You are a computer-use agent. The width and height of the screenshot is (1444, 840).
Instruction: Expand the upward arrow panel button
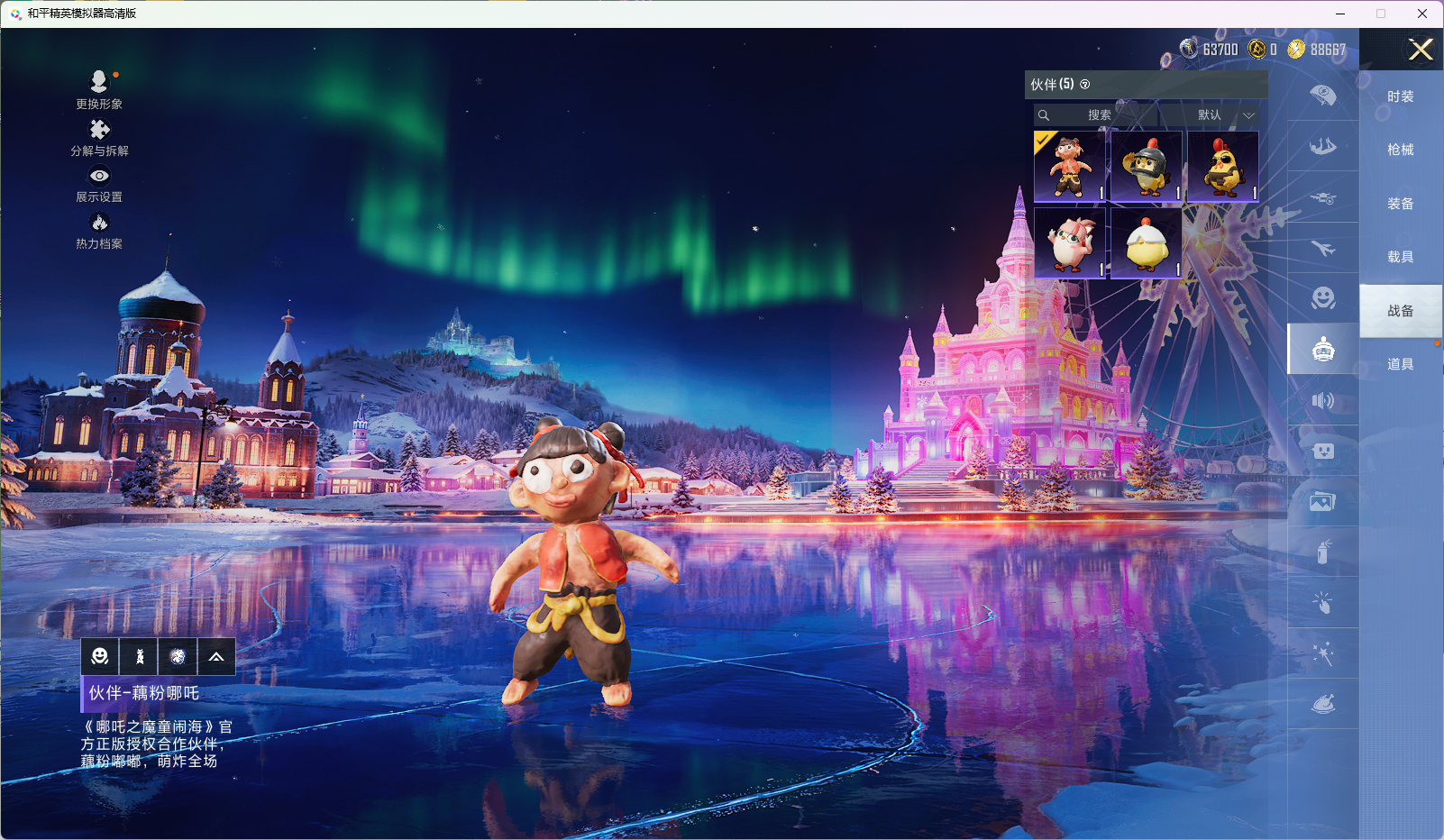point(216,656)
